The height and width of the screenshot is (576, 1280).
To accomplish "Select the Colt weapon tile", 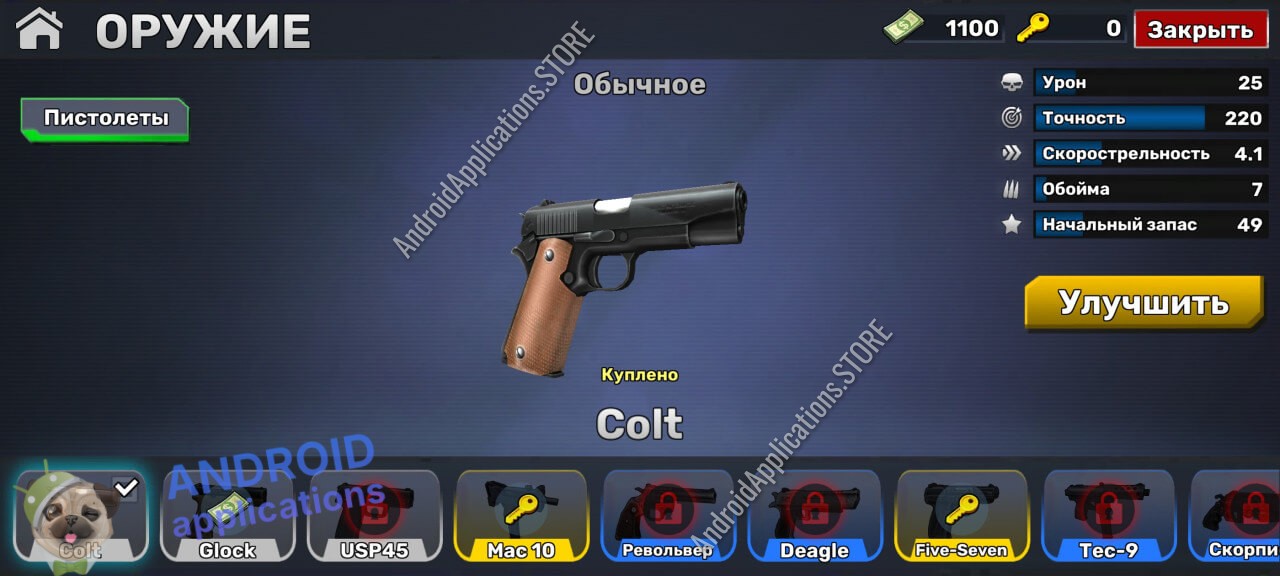I will (x=81, y=515).
